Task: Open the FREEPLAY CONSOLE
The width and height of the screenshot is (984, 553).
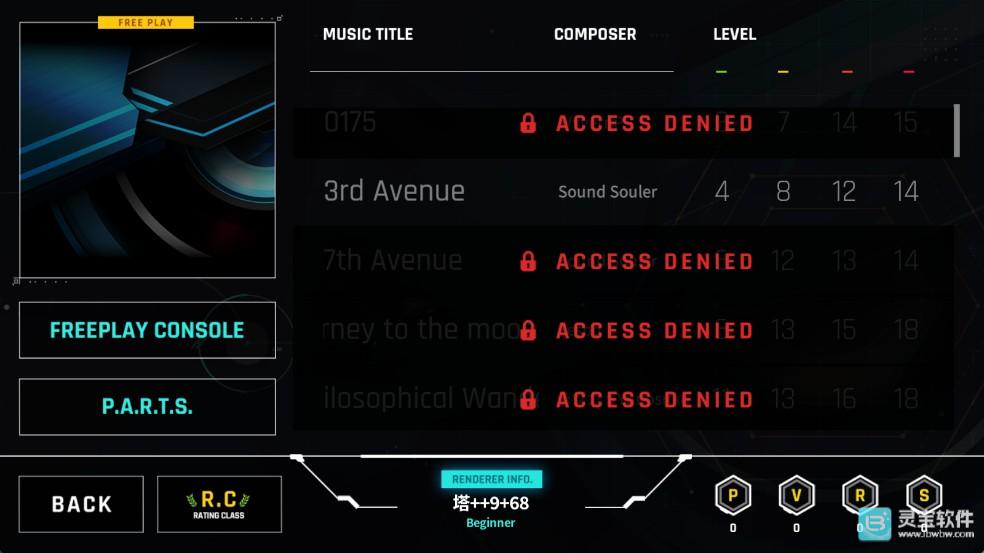Action: [147, 330]
